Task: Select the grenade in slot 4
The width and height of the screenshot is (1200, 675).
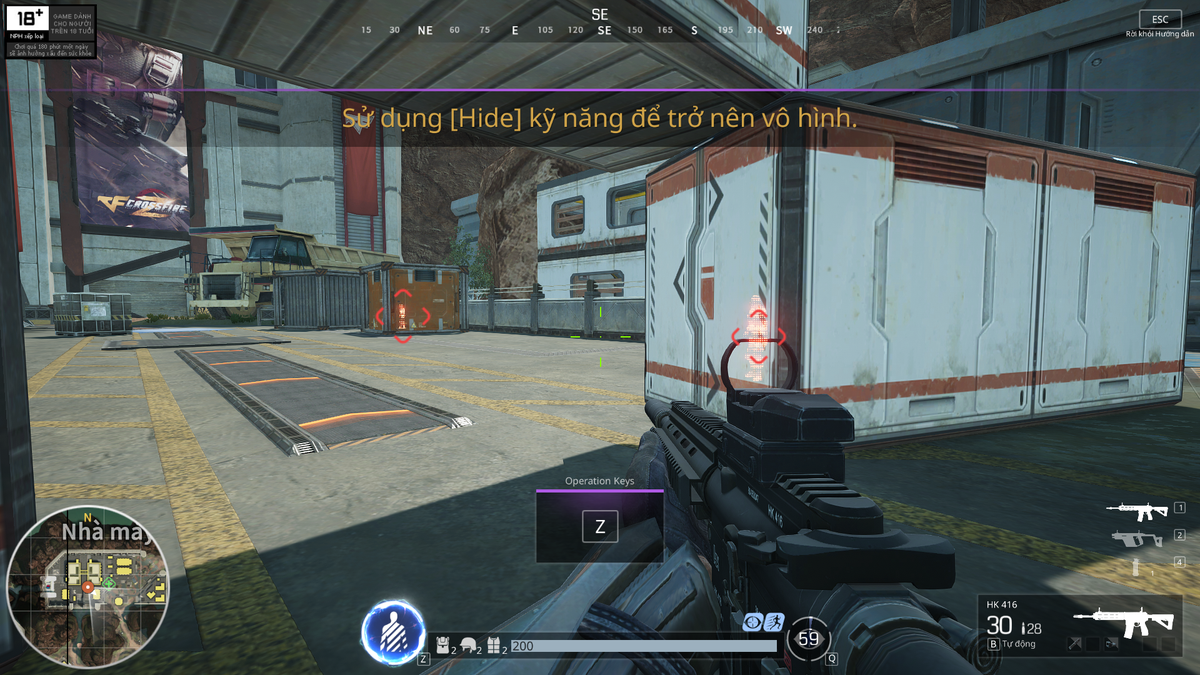Action: (1135, 567)
